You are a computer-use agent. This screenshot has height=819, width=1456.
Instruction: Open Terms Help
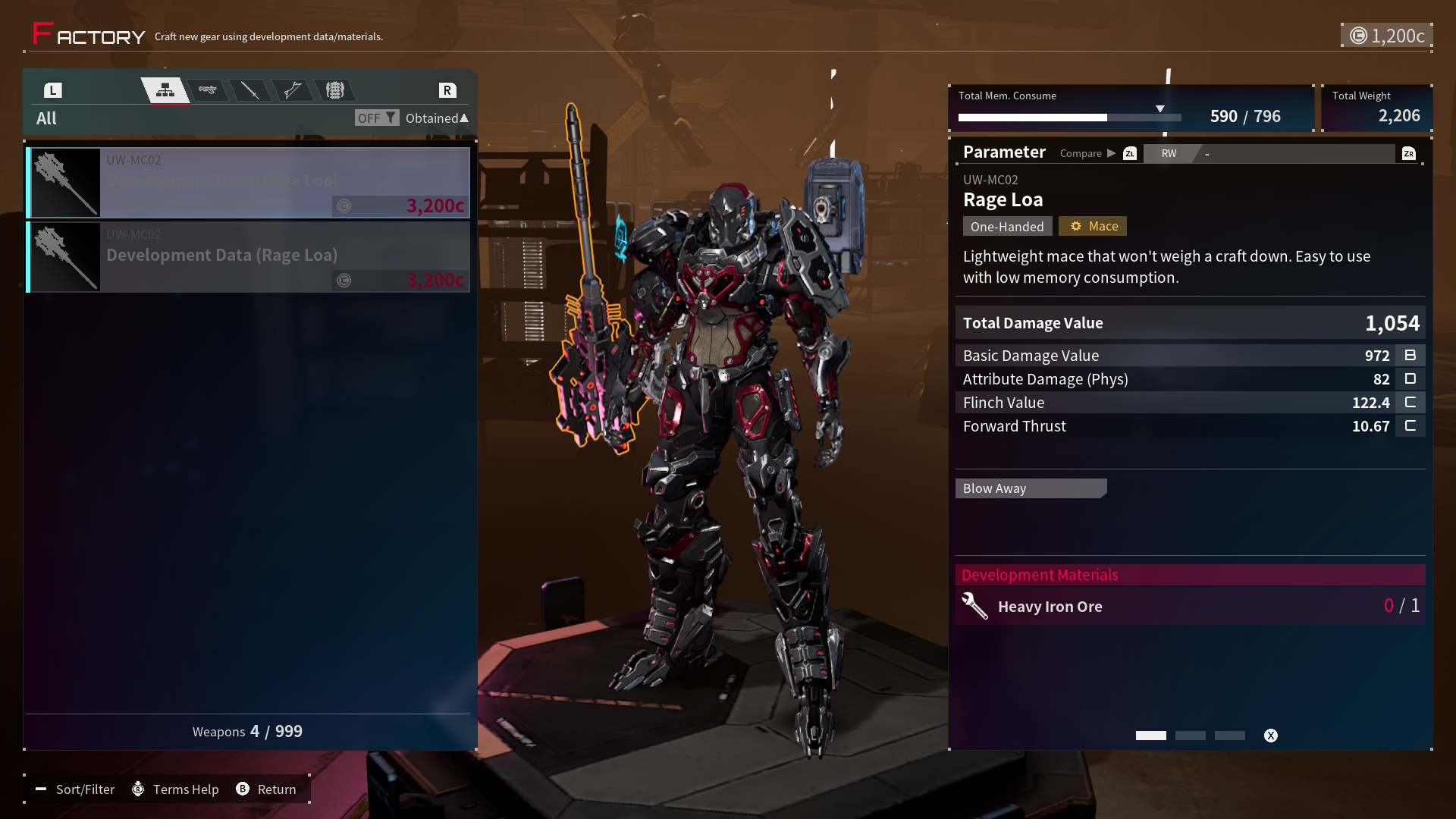click(175, 789)
